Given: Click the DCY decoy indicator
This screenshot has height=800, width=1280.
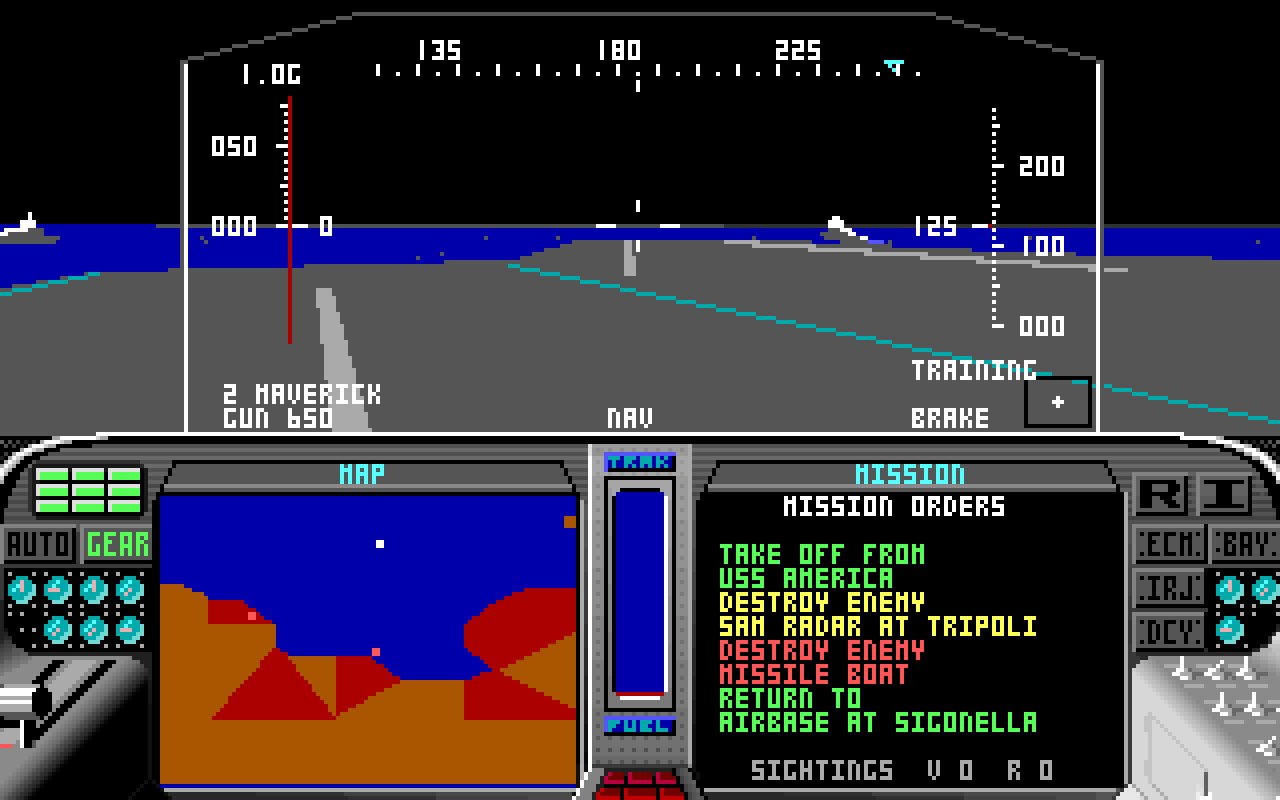Looking at the screenshot, I should 1166,631.
